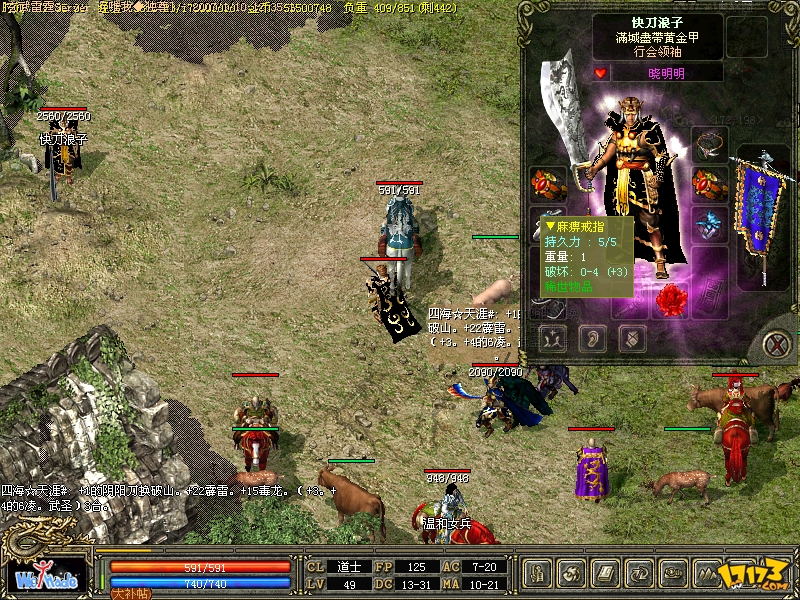The height and width of the screenshot is (600, 800).
Task: Select the right red bracelet slot
Action: click(709, 184)
